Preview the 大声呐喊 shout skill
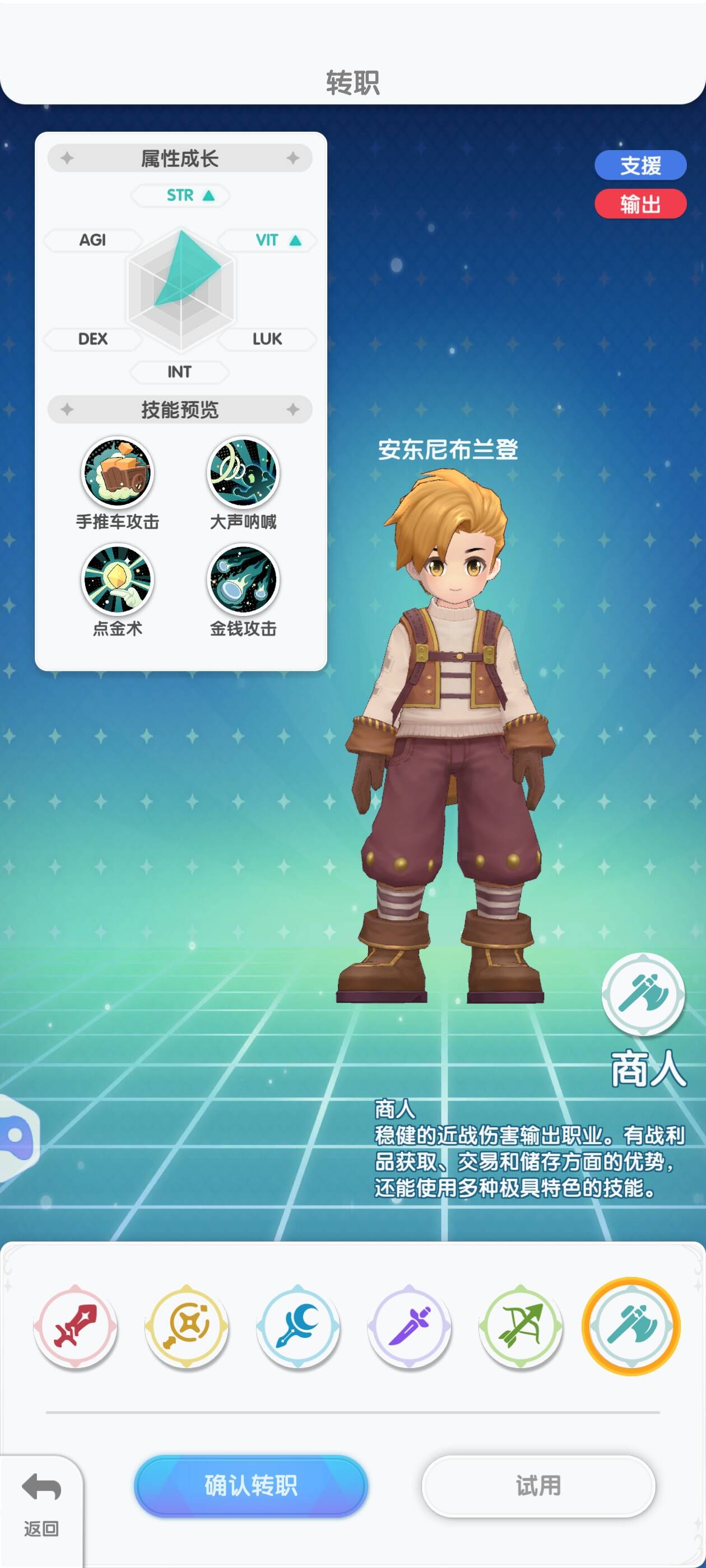Viewport: 706px width, 1568px height. tap(243, 472)
